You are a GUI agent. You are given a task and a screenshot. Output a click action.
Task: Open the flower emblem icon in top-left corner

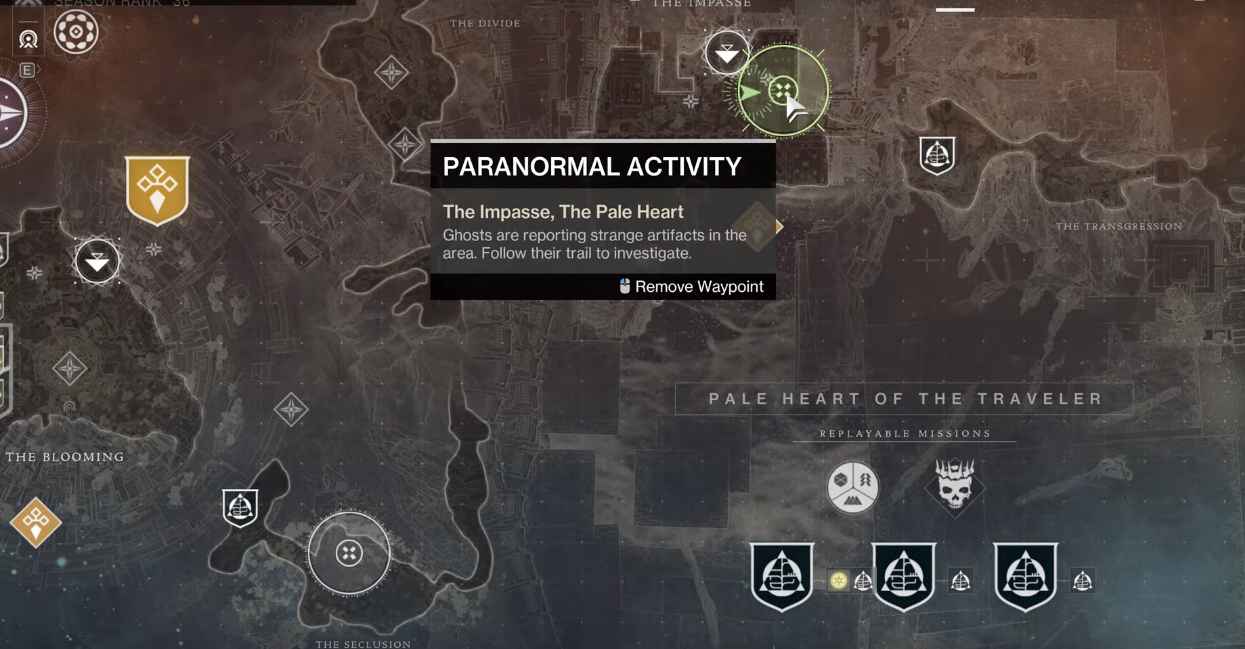point(76,32)
